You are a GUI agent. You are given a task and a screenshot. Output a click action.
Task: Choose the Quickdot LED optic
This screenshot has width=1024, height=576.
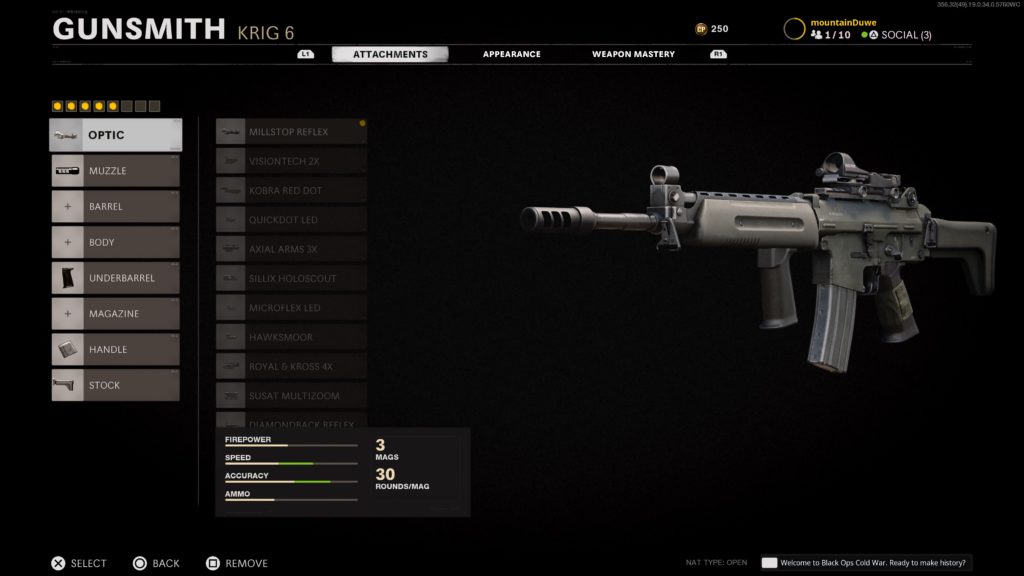291,220
